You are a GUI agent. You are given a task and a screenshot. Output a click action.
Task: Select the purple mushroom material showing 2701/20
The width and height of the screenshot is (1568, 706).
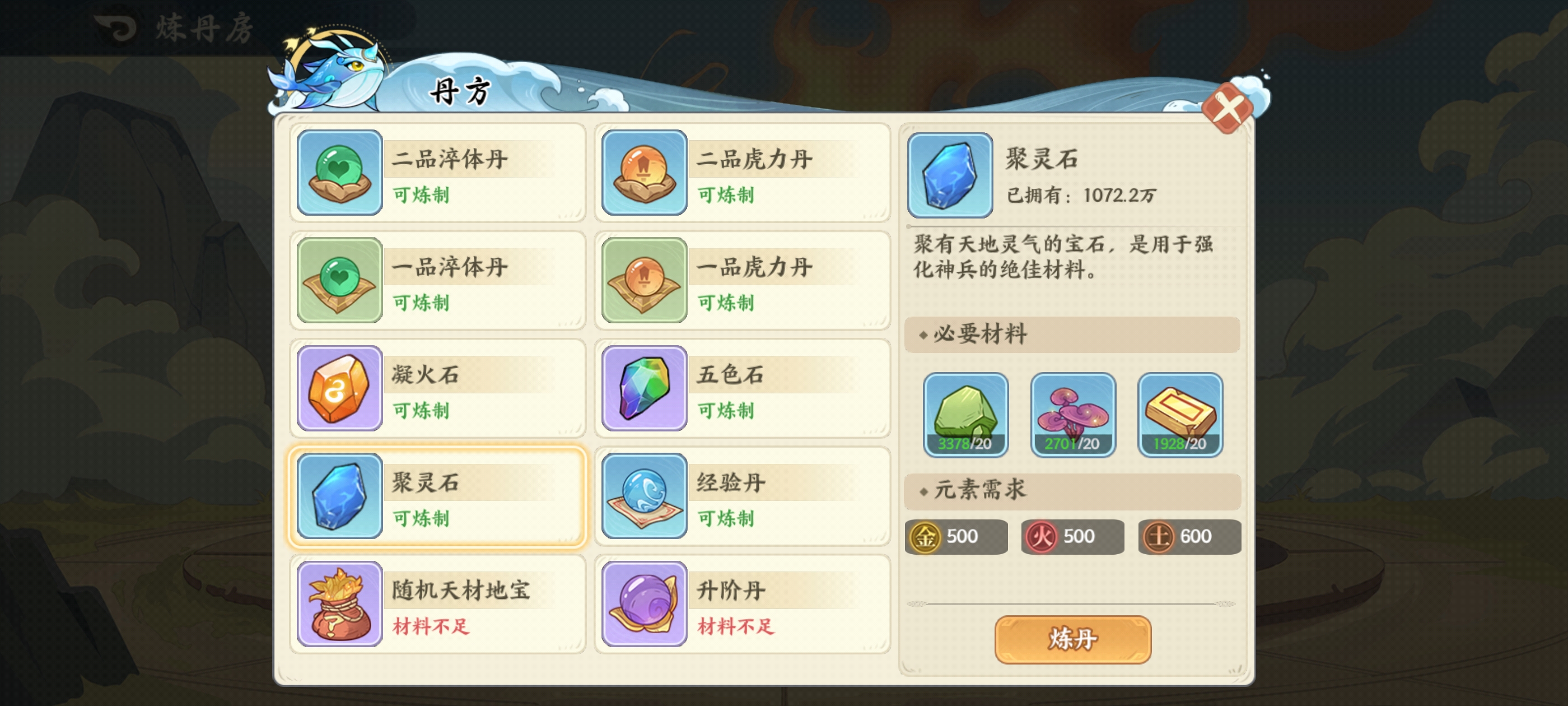click(x=1073, y=414)
